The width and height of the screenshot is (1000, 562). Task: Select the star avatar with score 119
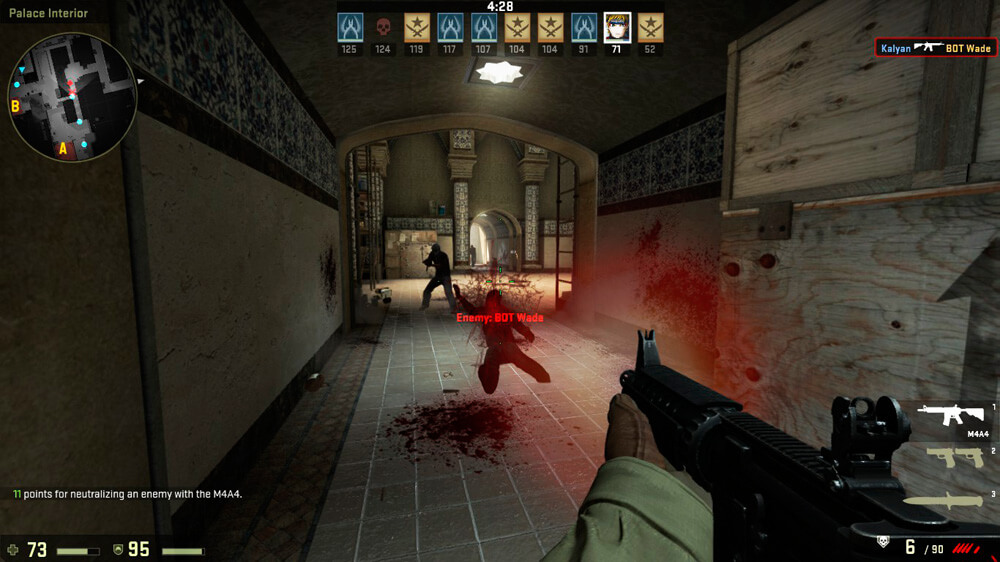tap(417, 27)
